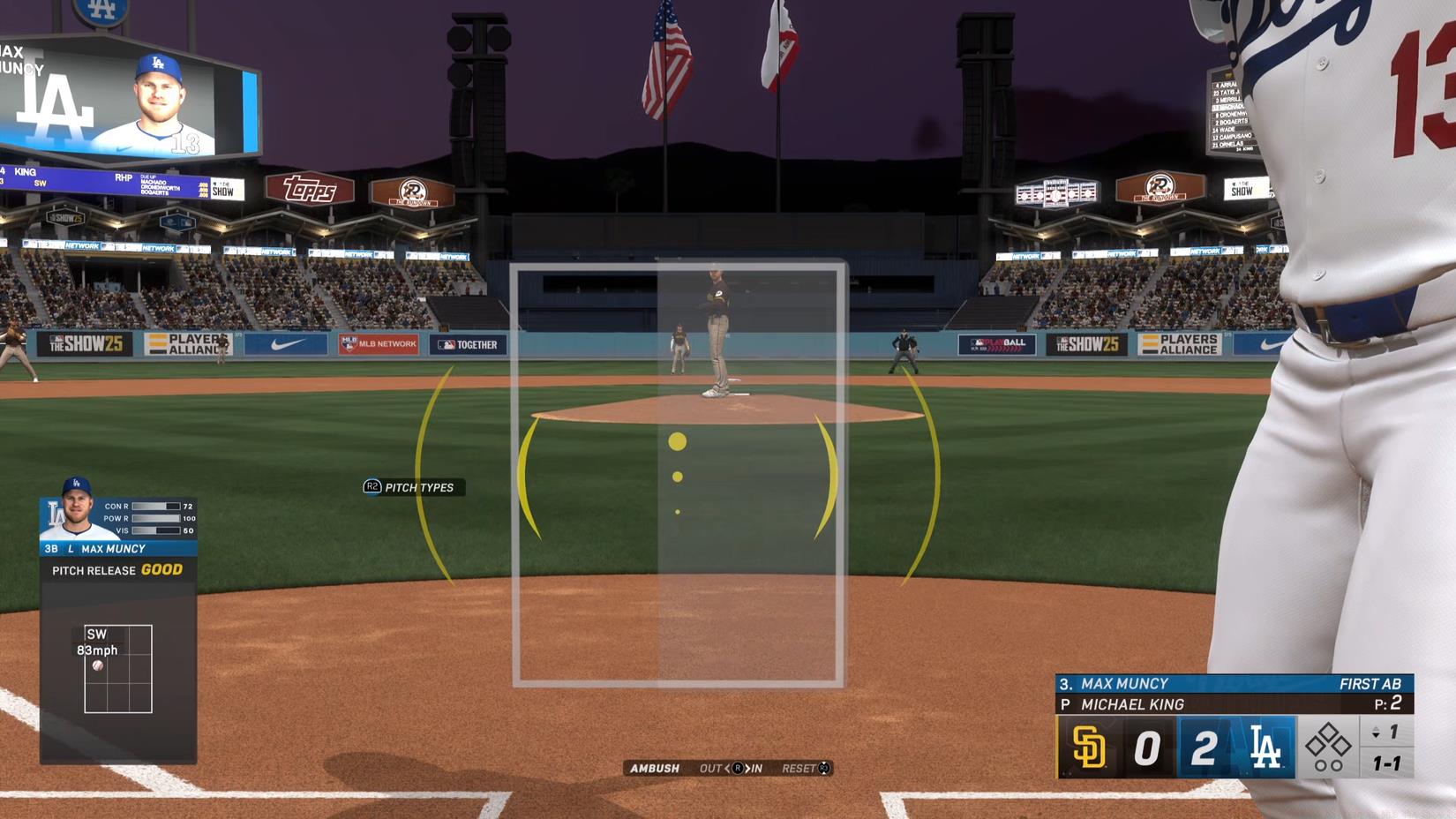This screenshot has height=819, width=1456.
Task: Select MICHAEL KING pitcher row
Action: pyautogui.click(x=1132, y=704)
